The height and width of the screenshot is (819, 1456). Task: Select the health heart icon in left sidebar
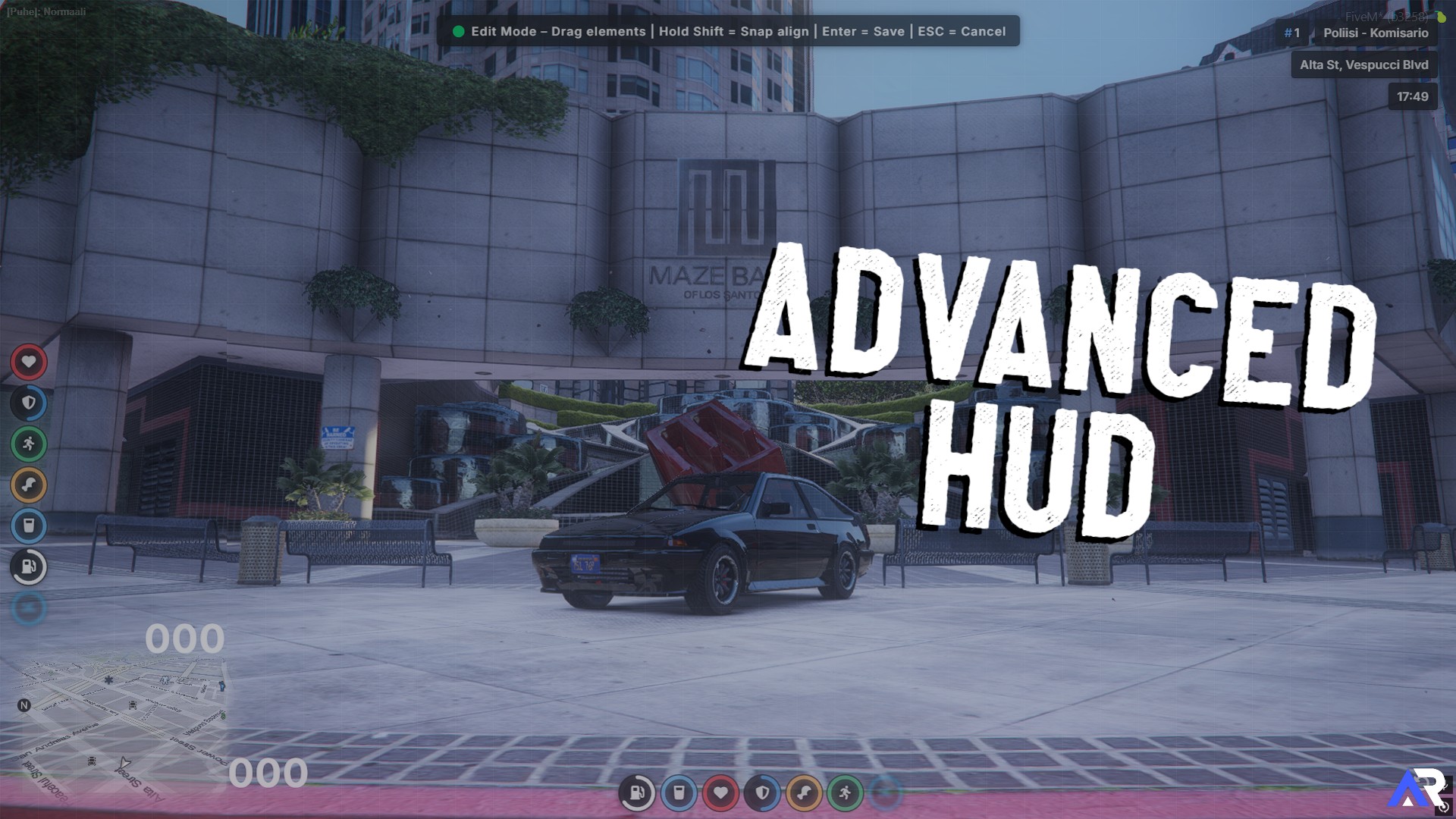(29, 362)
